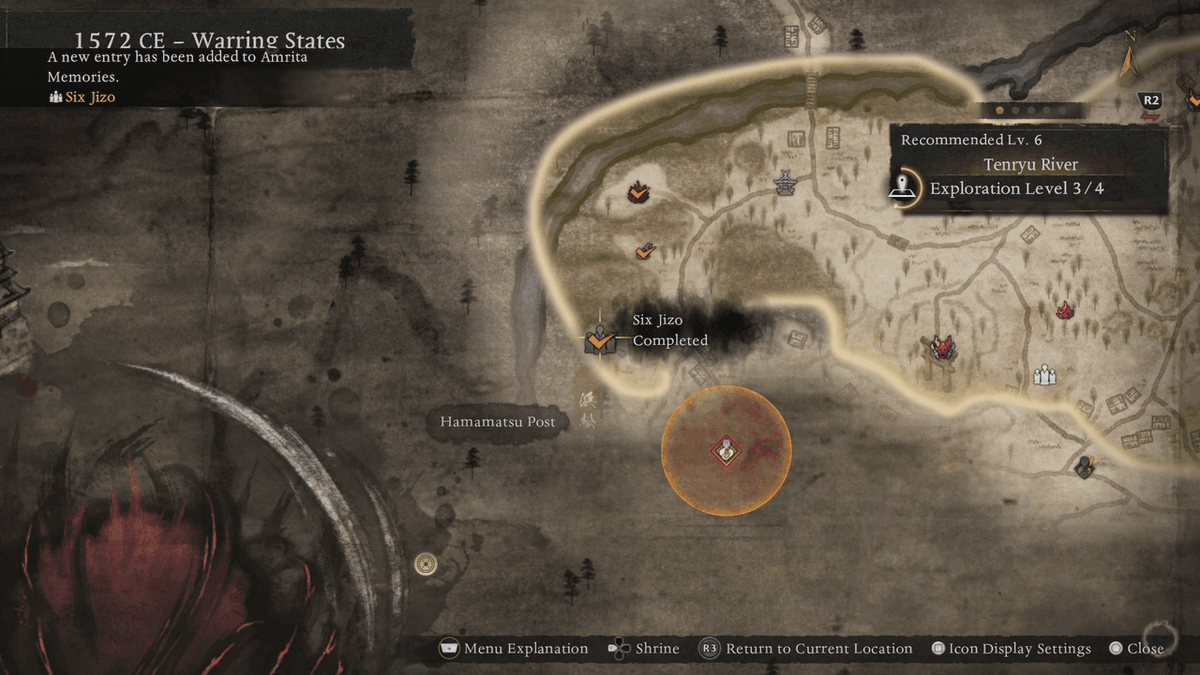Select the Hamamatsu Post location label
This screenshot has width=1200, height=675.
click(x=497, y=422)
